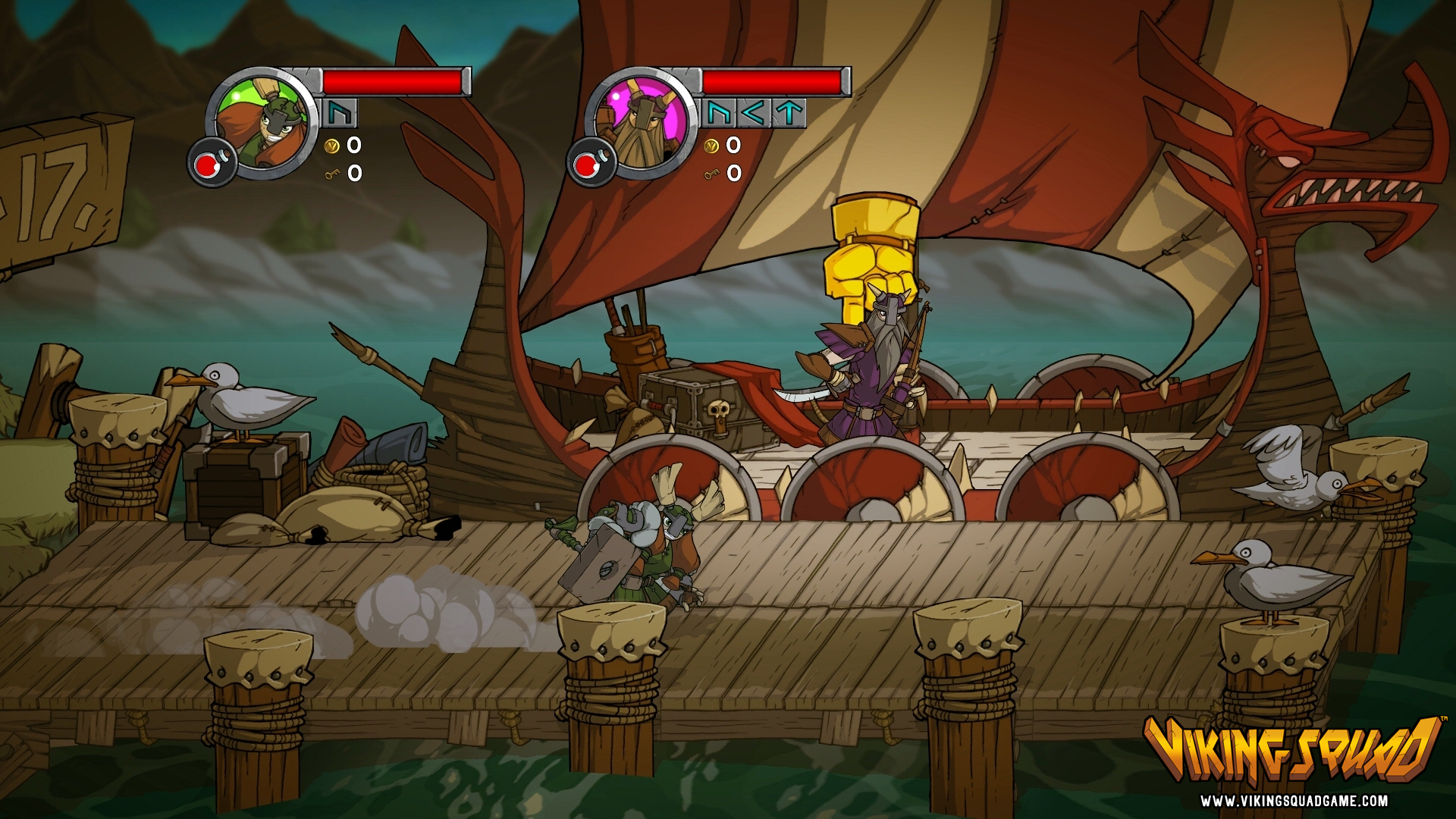Use the red potion beside the magenta portrait
The image size is (1456, 819).
tap(586, 164)
